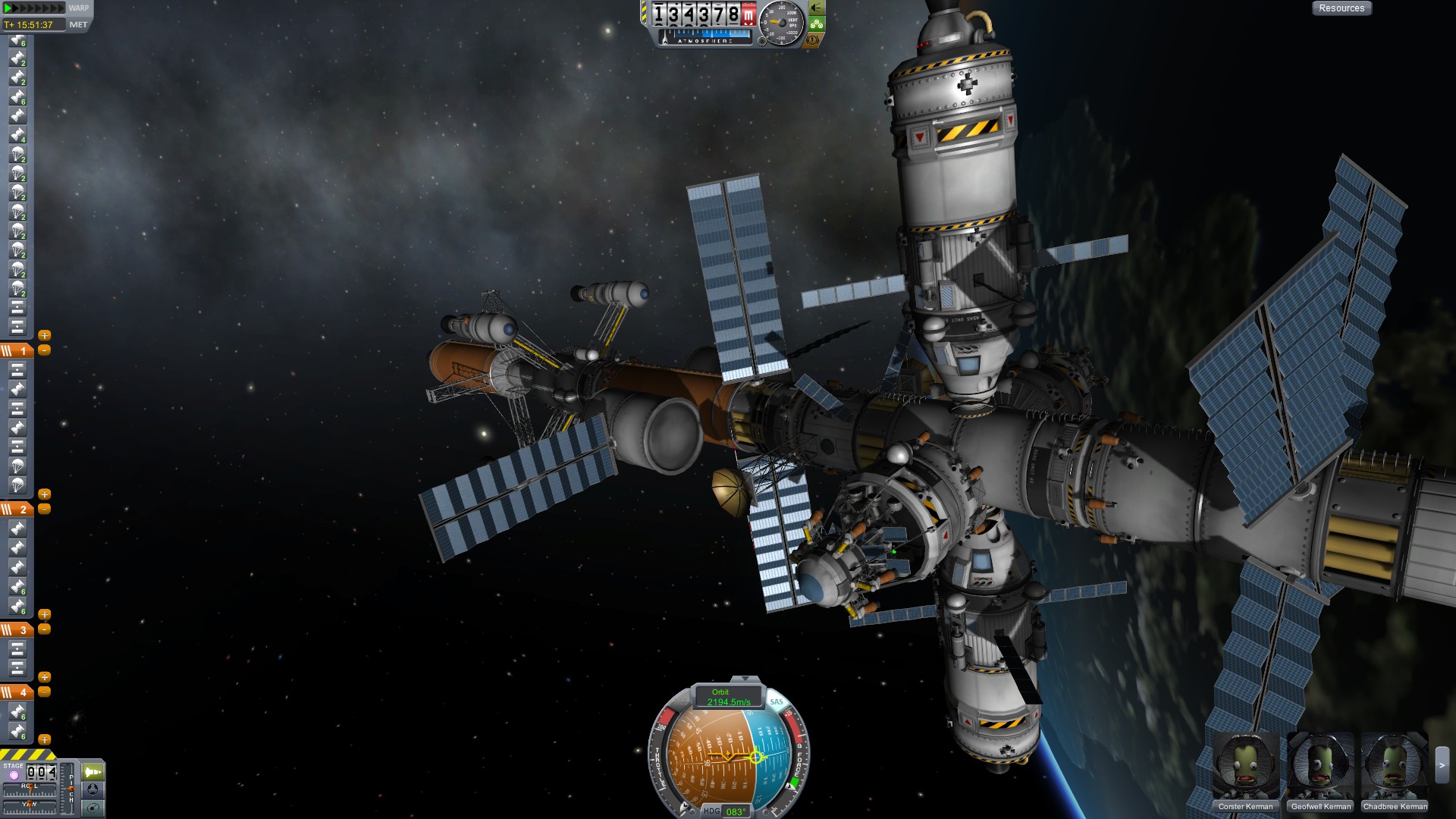Switch to docking mode button

click(x=93, y=789)
